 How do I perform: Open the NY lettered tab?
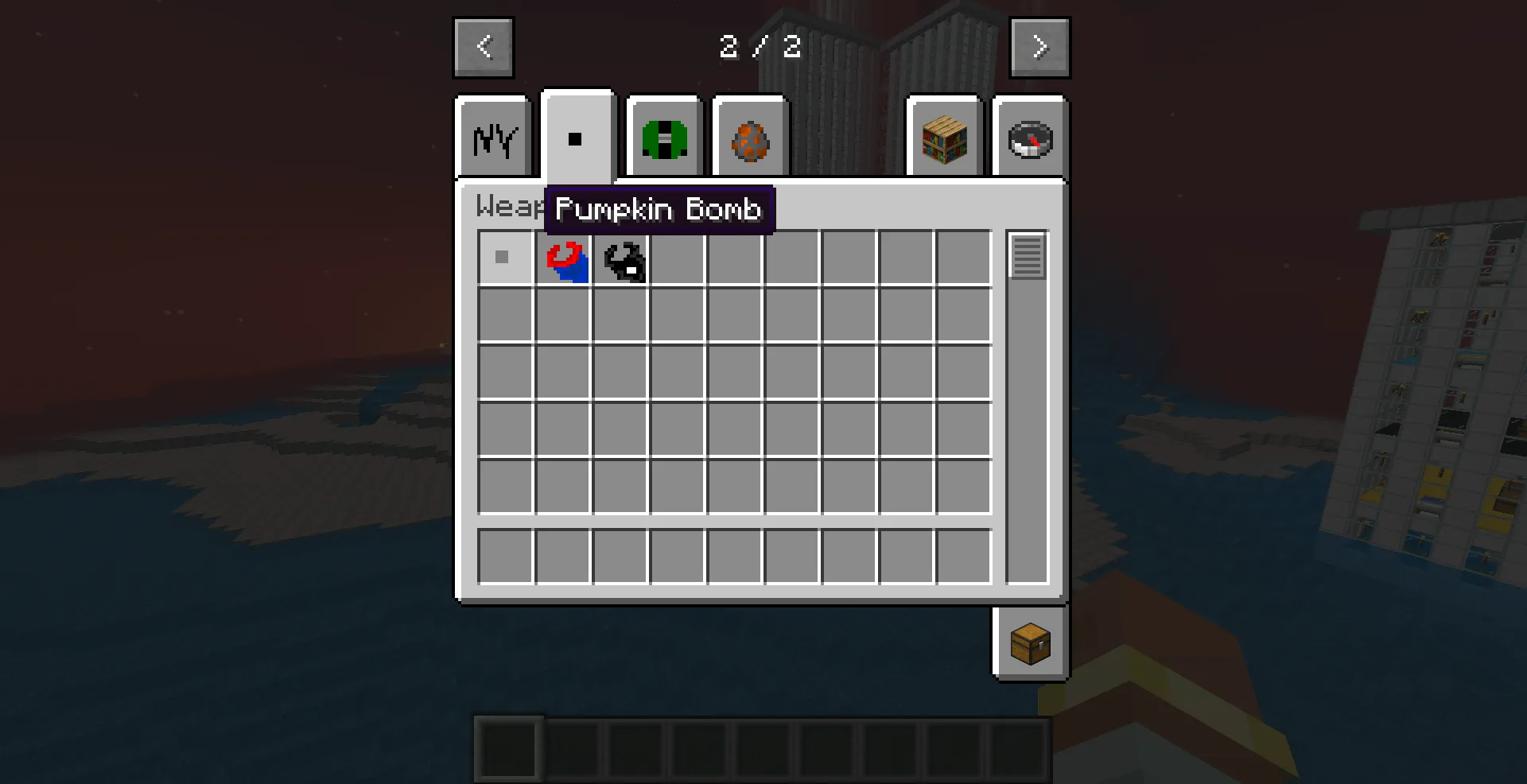coord(493,139)
